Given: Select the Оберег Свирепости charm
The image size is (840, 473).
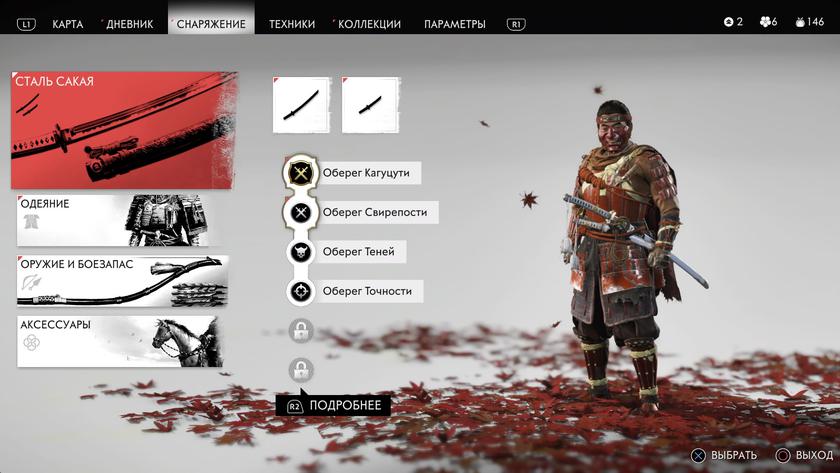Looking at the screenshot, I should pos(360,212).
